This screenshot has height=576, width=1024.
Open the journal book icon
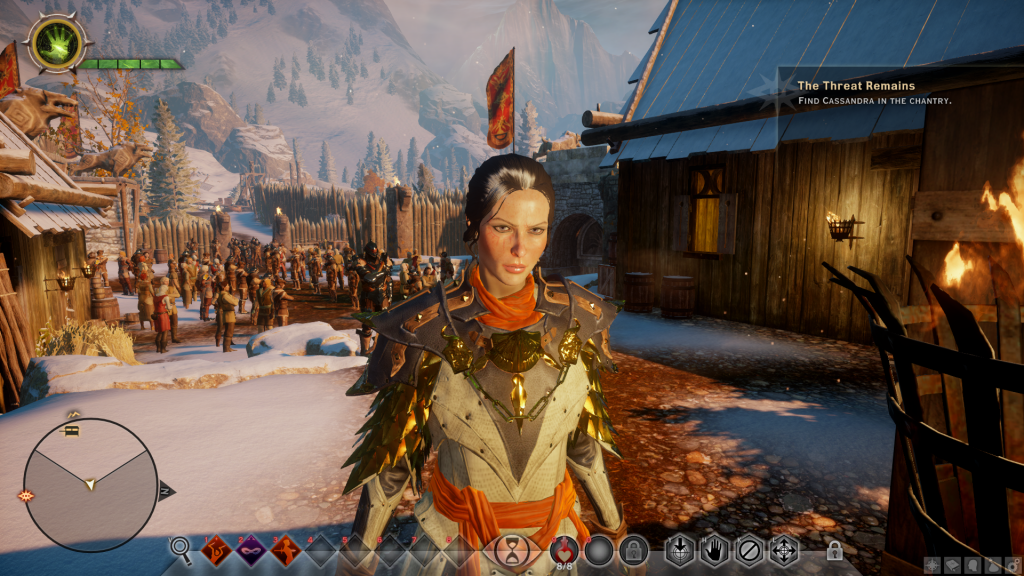pos(951,565)
